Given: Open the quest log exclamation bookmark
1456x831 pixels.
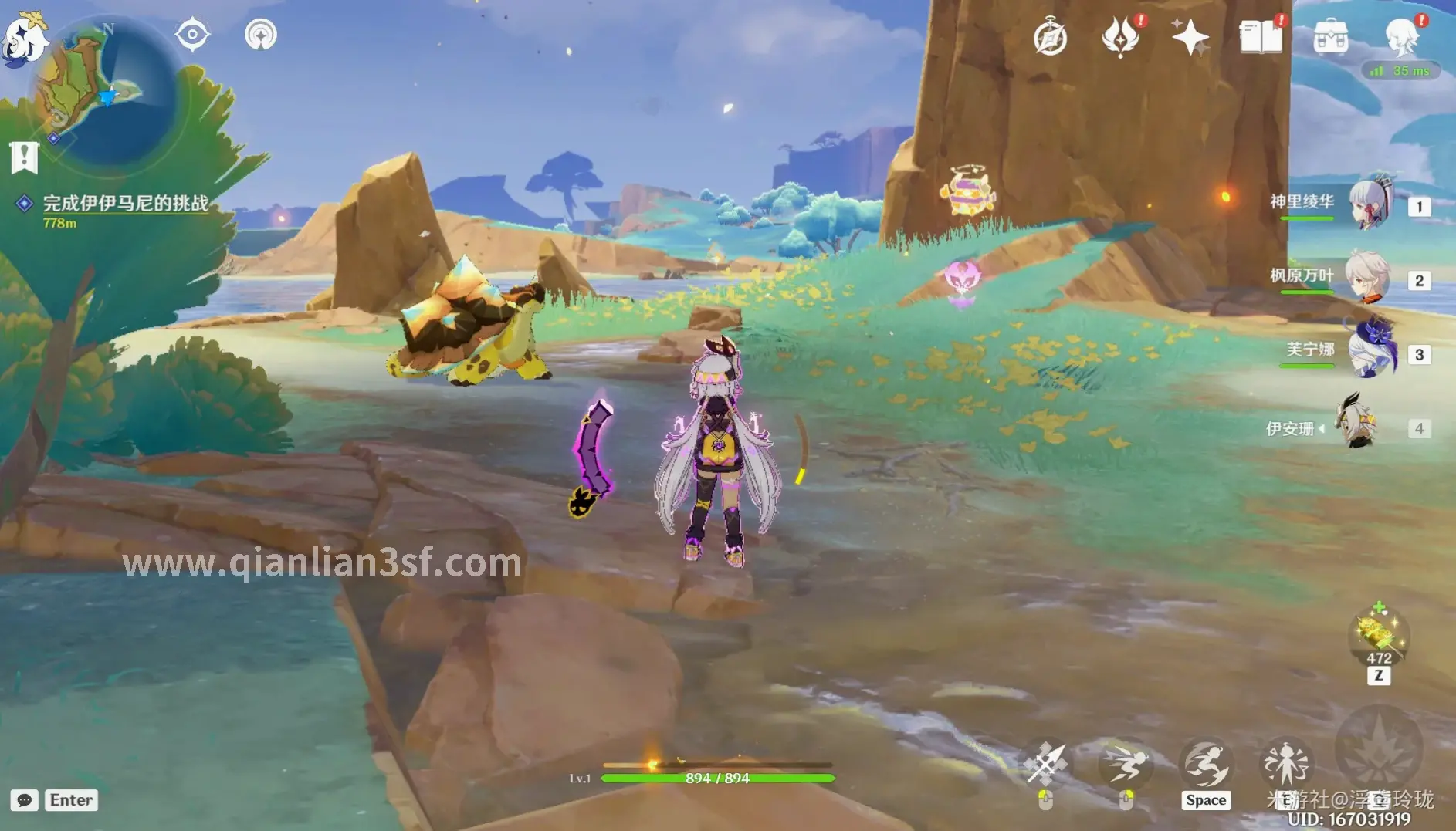Looking at the screenshot, I should [24, 157].
